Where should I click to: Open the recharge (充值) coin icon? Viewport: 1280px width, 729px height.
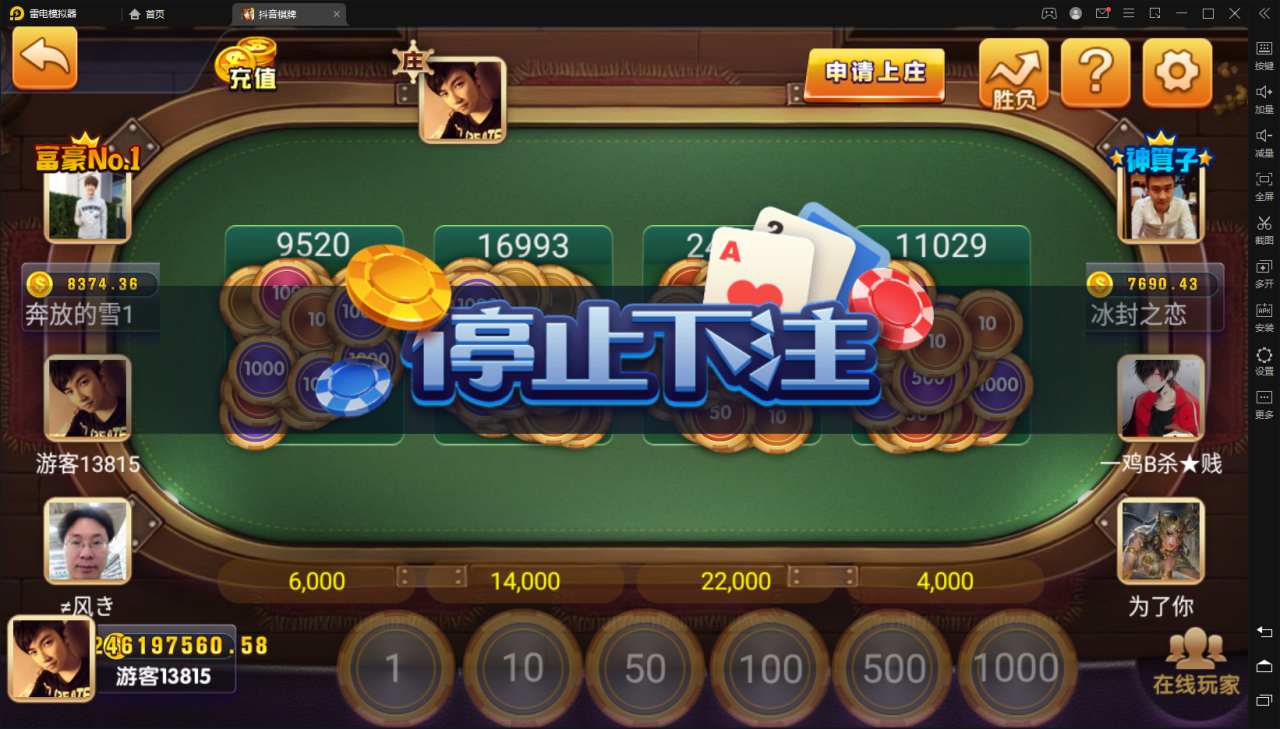pyautogui.click(x=247, y=63)
